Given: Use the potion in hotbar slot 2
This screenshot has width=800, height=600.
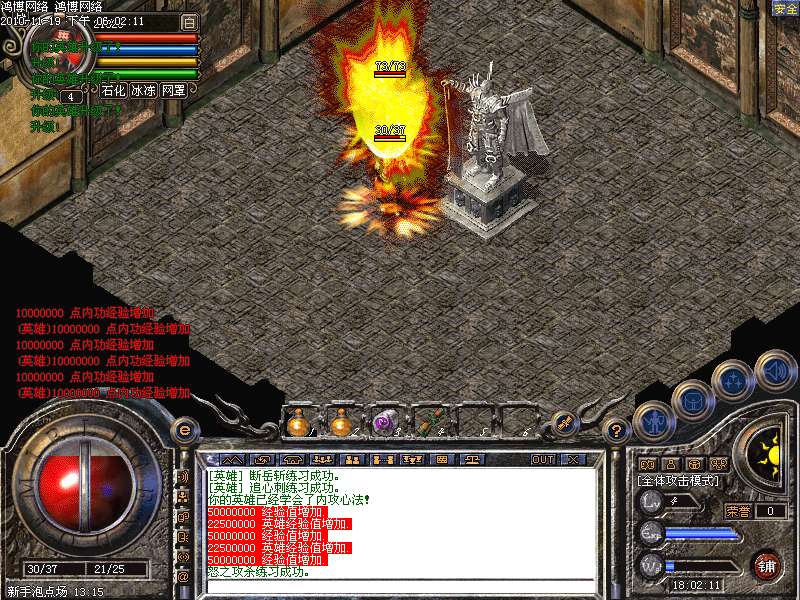Looking at the screenshot, I should pos(341,424).
